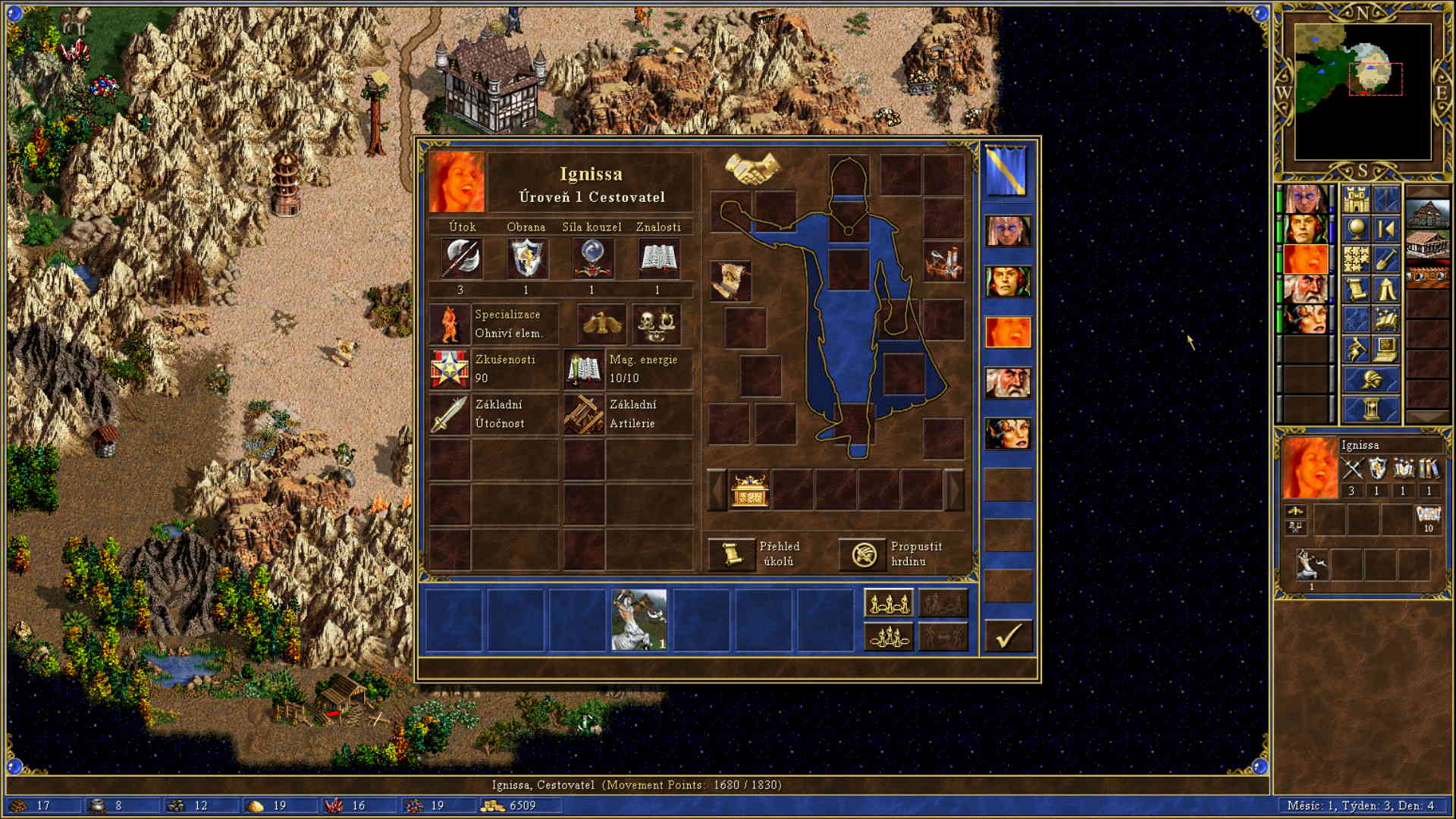Viewport: 1456px width, 819px height.
Task: Click the golden eagle morale icon
Action: tap(601, 324)
